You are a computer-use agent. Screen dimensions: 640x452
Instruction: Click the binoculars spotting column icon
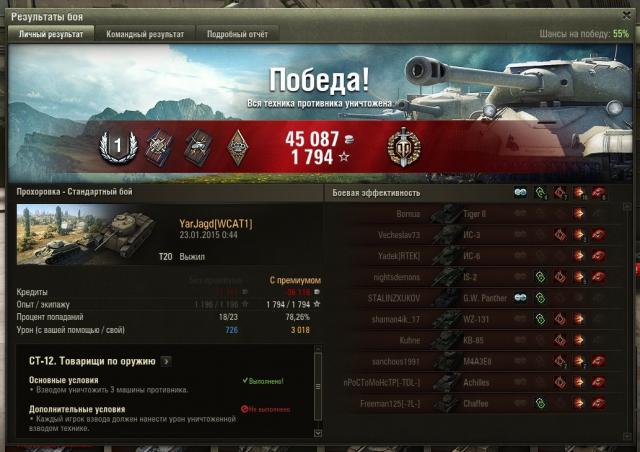520,192
